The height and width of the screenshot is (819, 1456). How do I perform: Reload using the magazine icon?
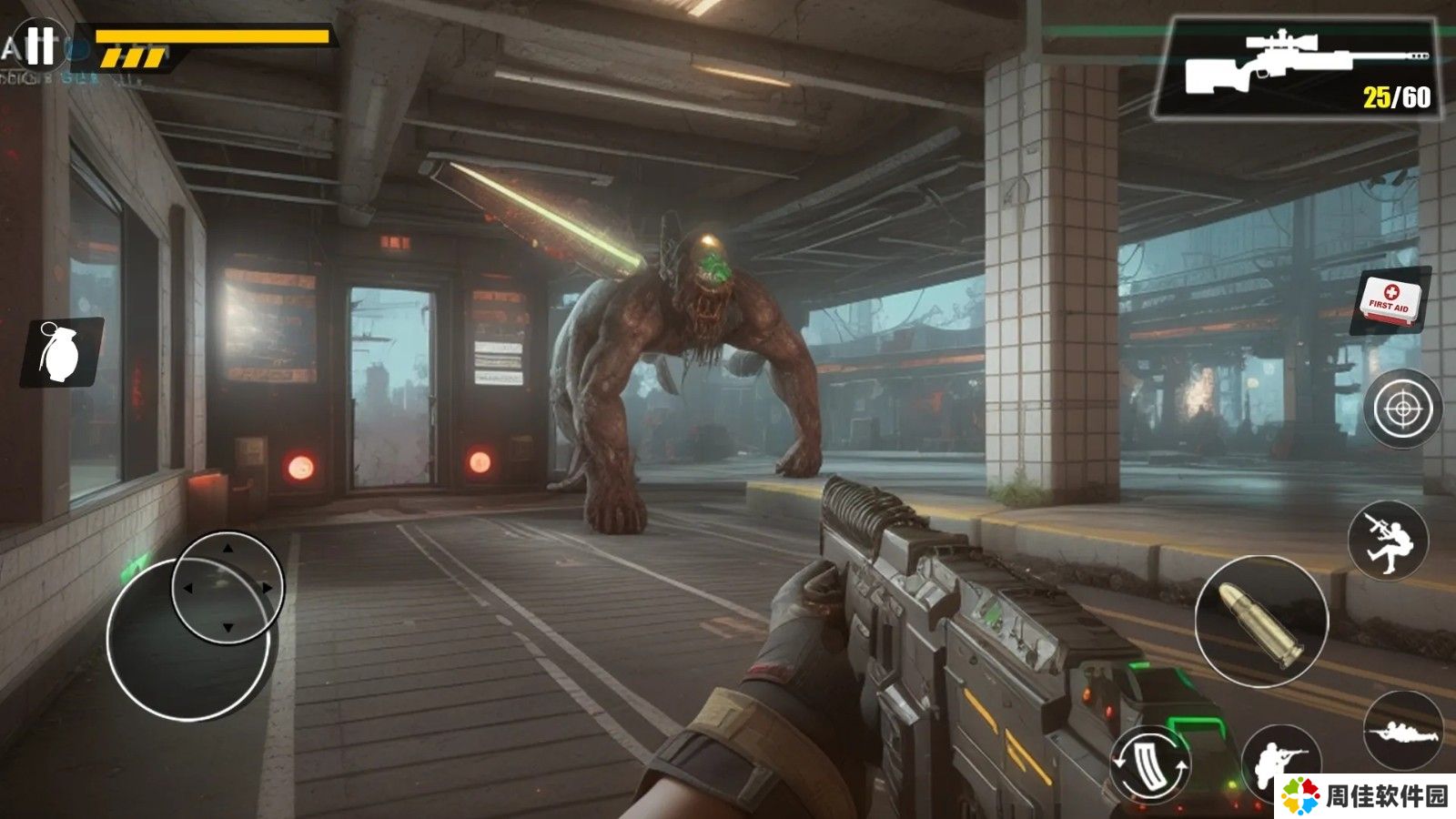1150,763
